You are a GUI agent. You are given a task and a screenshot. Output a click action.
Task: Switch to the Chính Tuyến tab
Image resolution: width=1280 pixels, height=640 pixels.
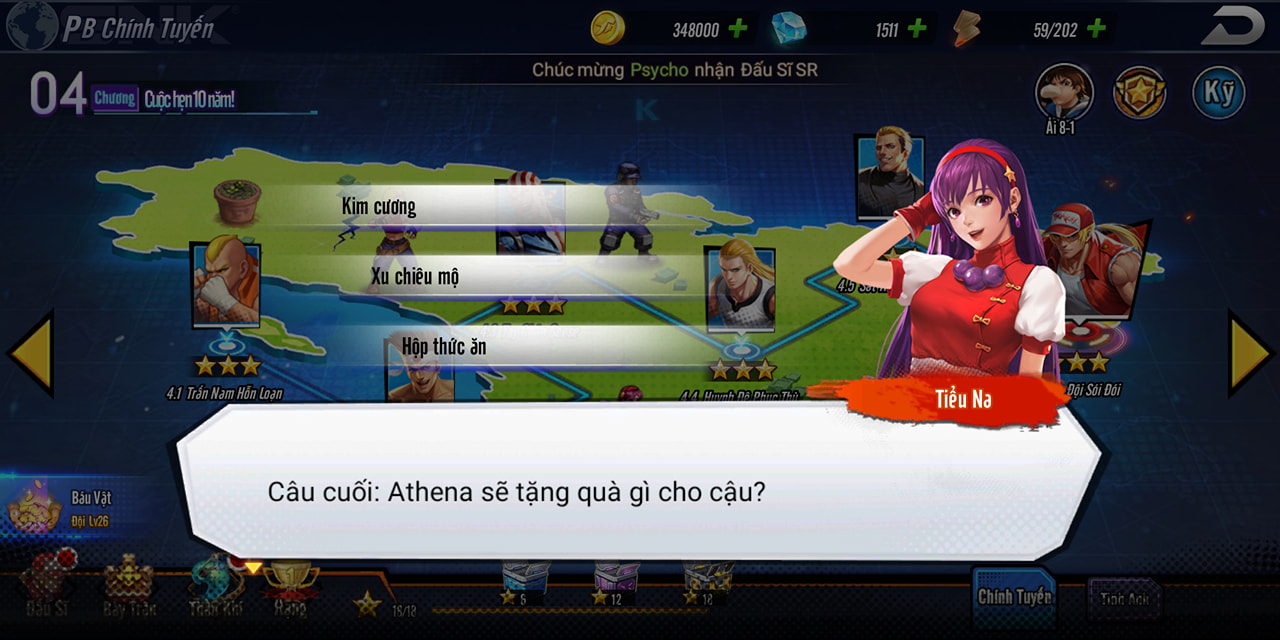1014,597
